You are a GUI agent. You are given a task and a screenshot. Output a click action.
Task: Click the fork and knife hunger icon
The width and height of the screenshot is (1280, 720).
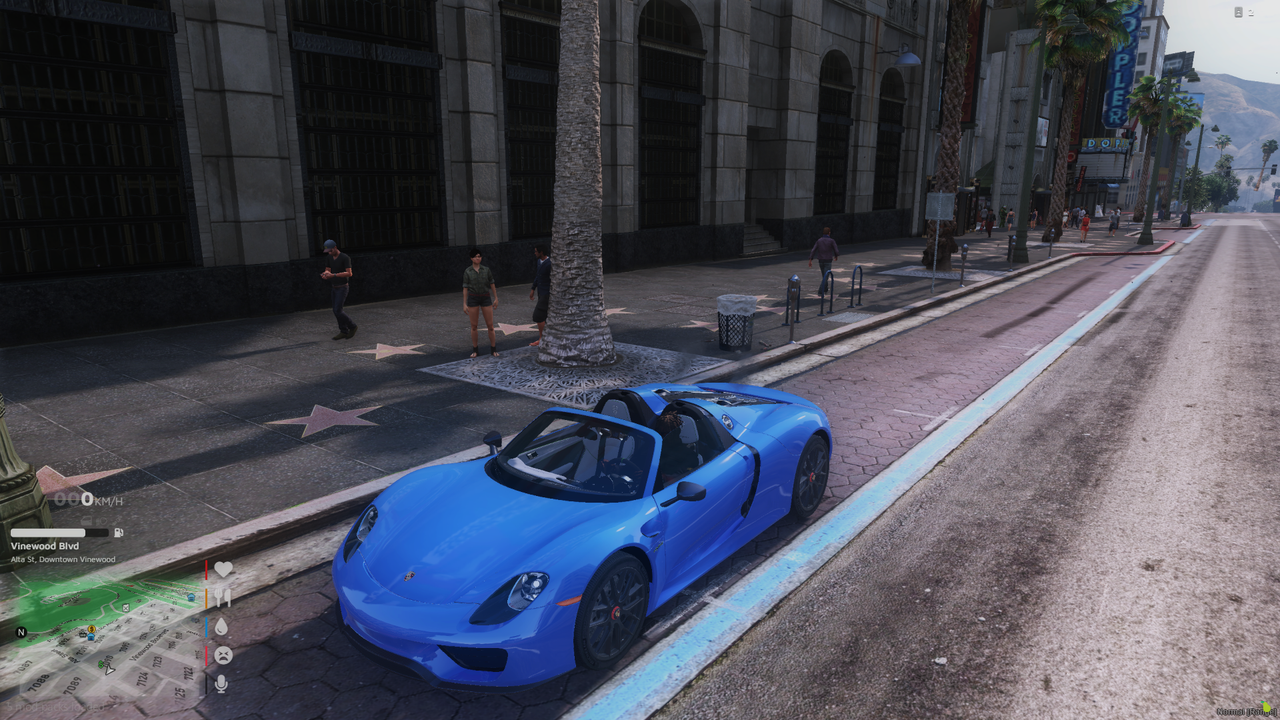click(222, 597)
